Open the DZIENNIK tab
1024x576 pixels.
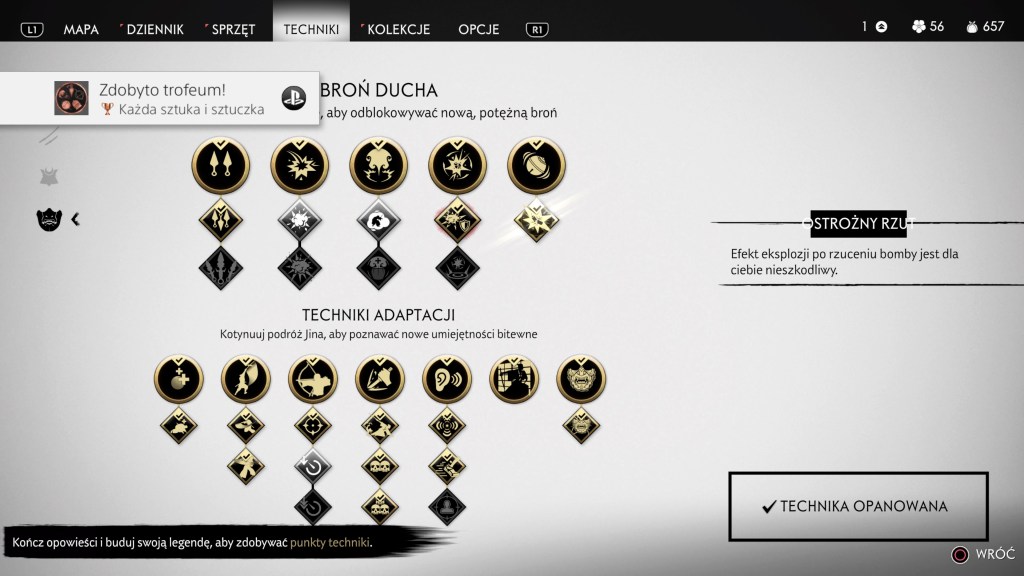(152, 29)
